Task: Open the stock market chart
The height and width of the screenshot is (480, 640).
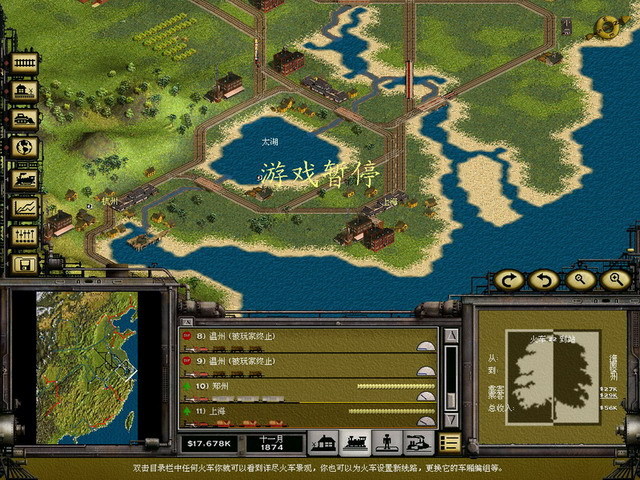Action: (24, 206)
